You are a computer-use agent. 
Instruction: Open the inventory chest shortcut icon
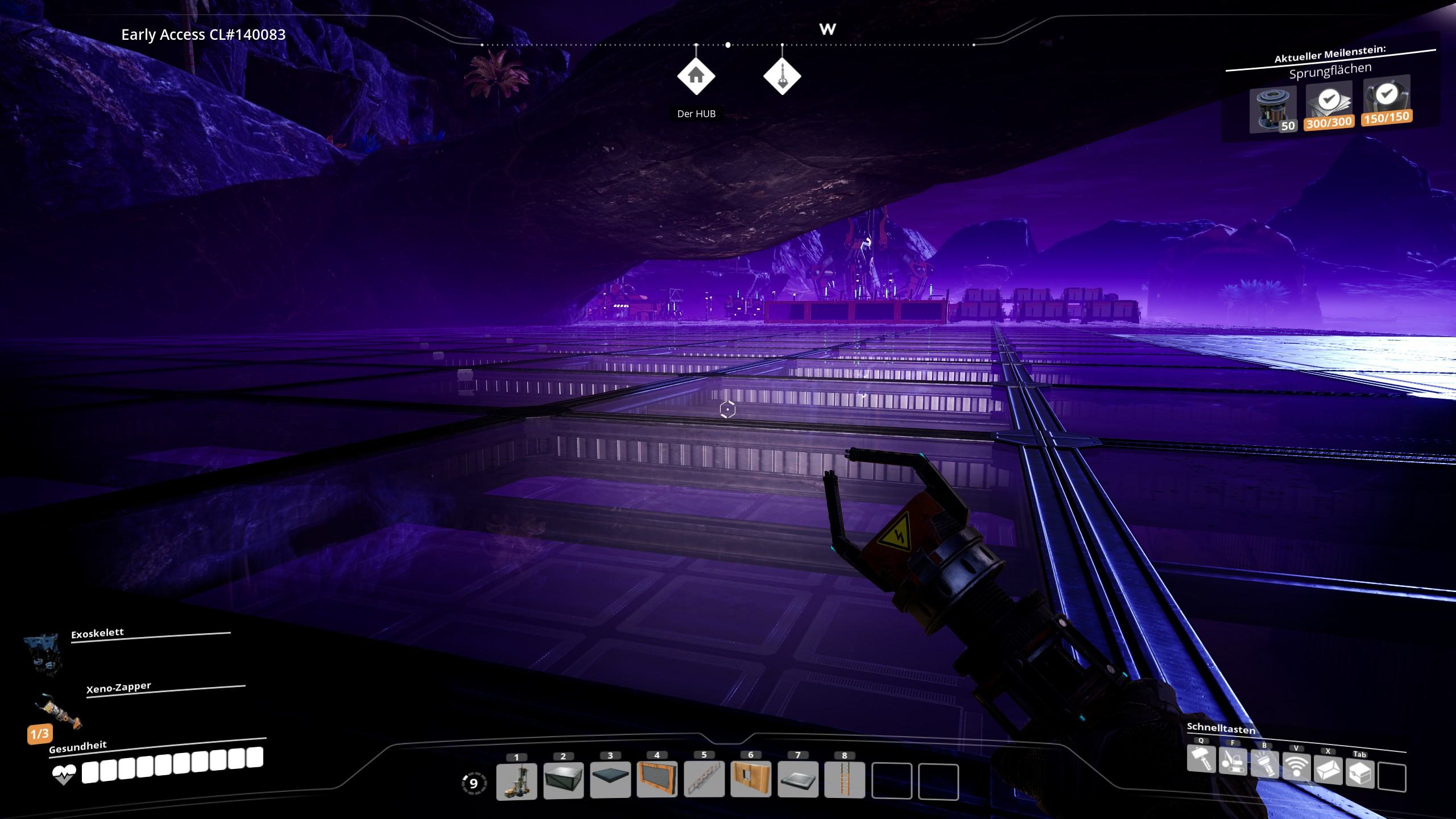click(1360, 773)
